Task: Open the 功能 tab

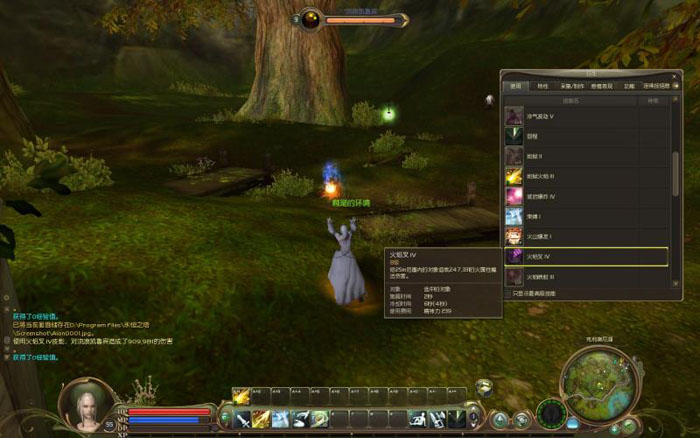Action: coord(628,86)
